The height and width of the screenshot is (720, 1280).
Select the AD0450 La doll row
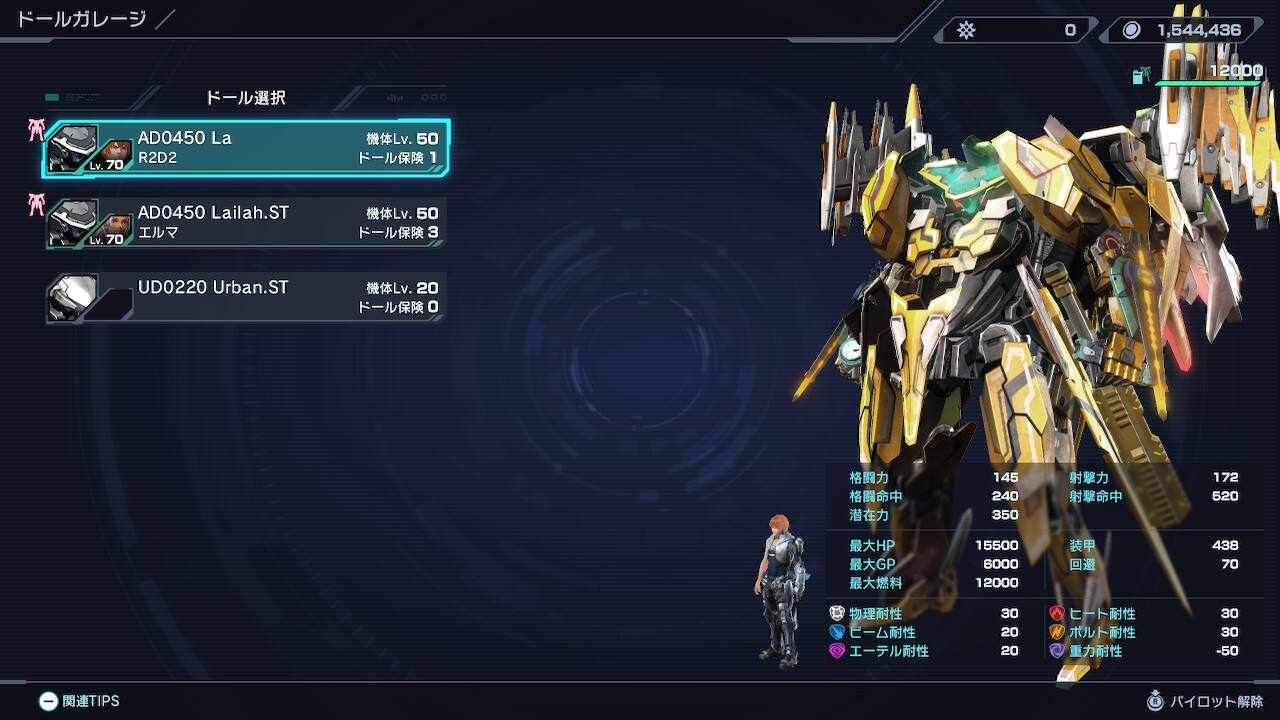(246, 148)
